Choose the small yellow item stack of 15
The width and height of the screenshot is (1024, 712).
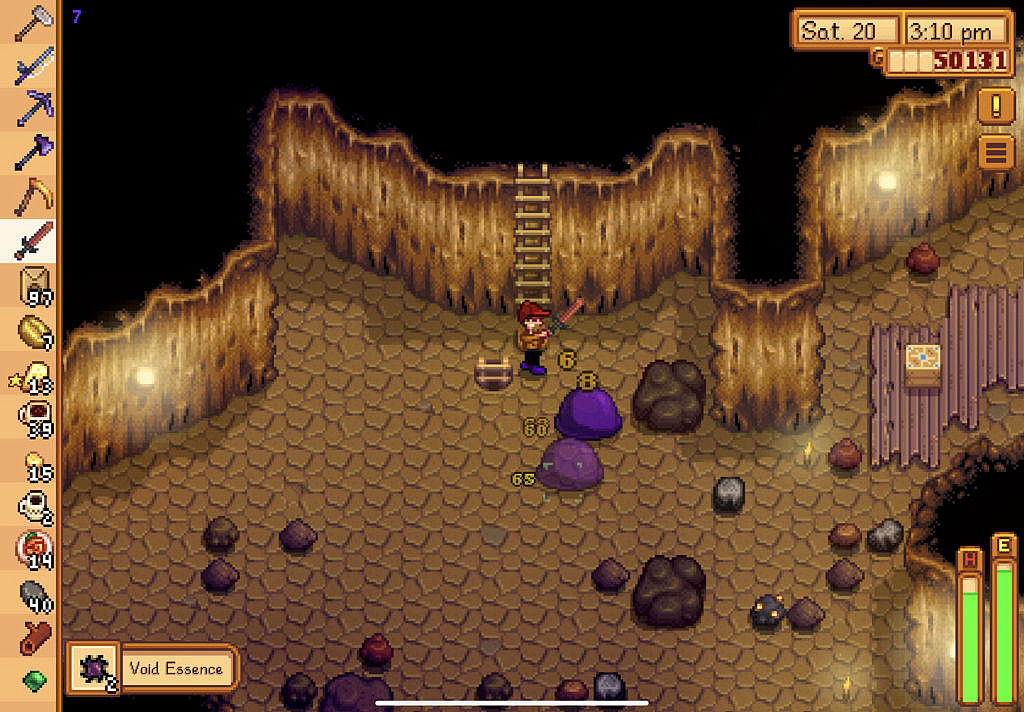[34, 462]
